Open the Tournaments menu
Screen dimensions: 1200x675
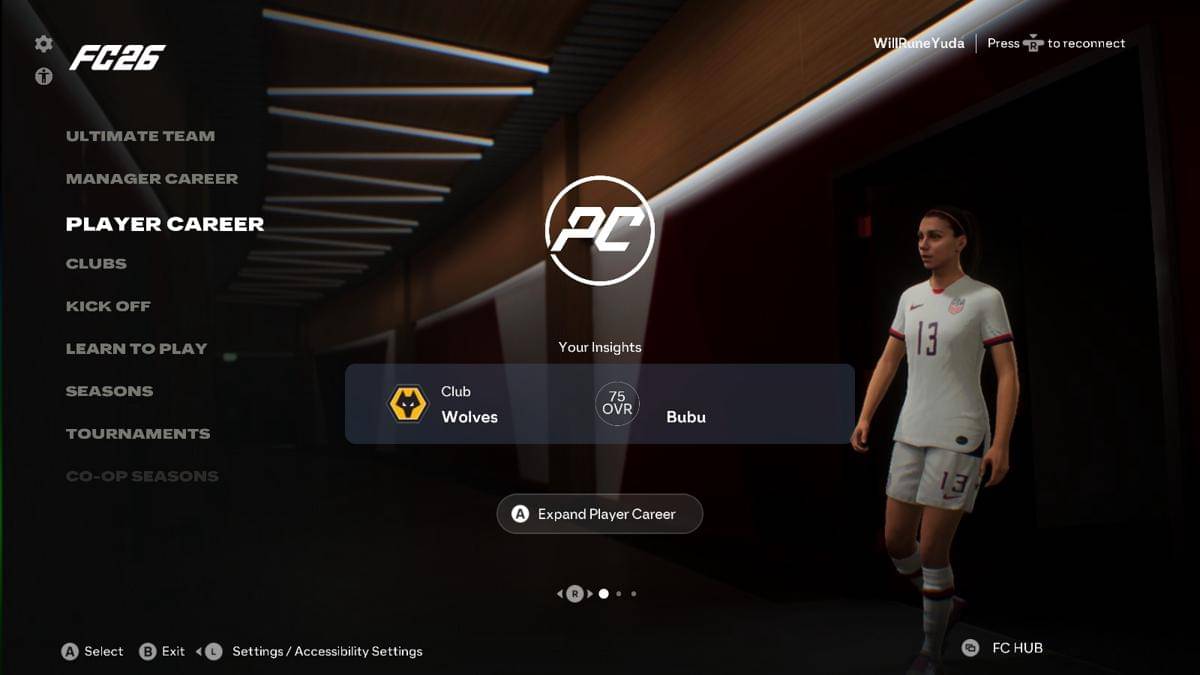(x=138, y=434)
